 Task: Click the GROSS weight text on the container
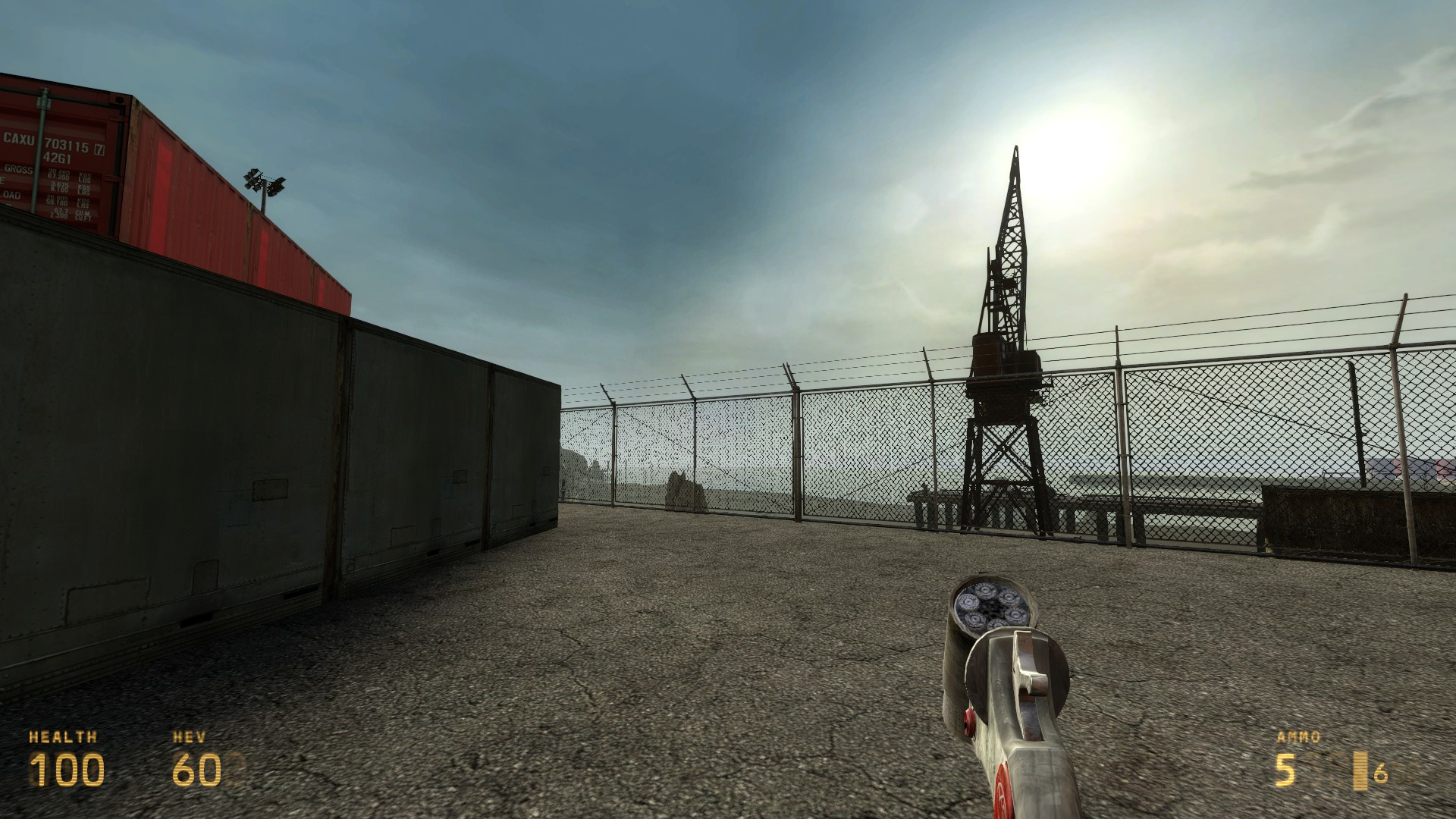[x=19, y=170]
